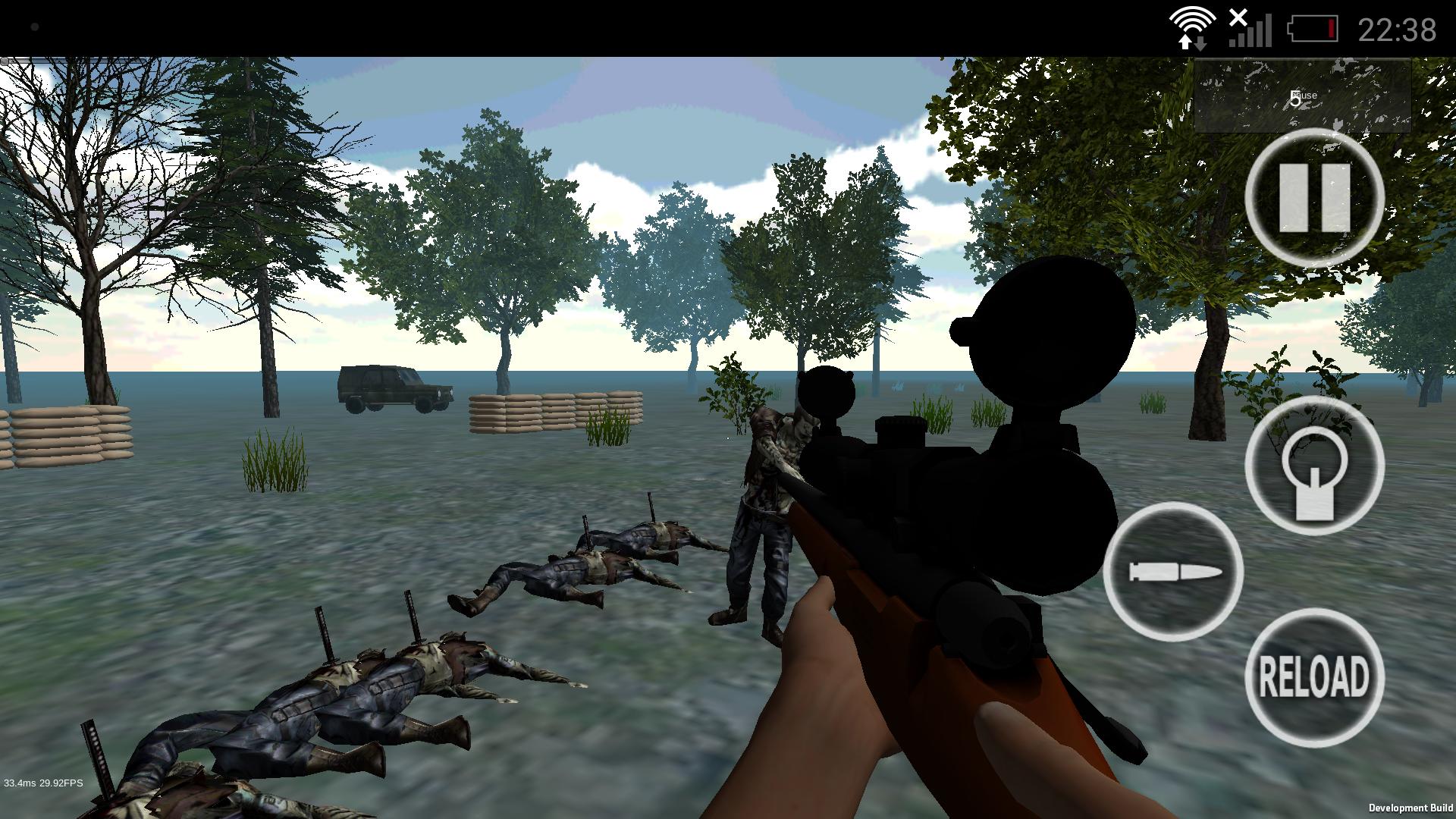Toggle the sniper scope aim button
The width and height of the screenshot is (1456, 819).
(1314, 465)
